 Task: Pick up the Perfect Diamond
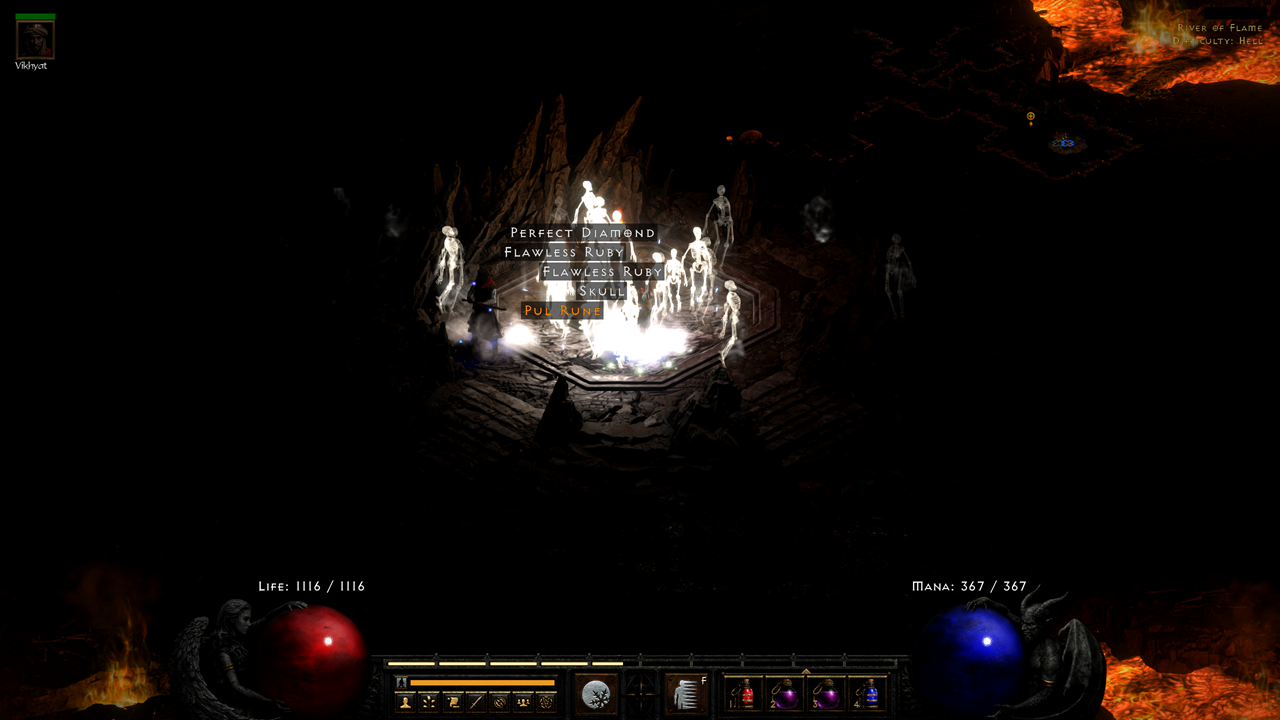(580, 231)
